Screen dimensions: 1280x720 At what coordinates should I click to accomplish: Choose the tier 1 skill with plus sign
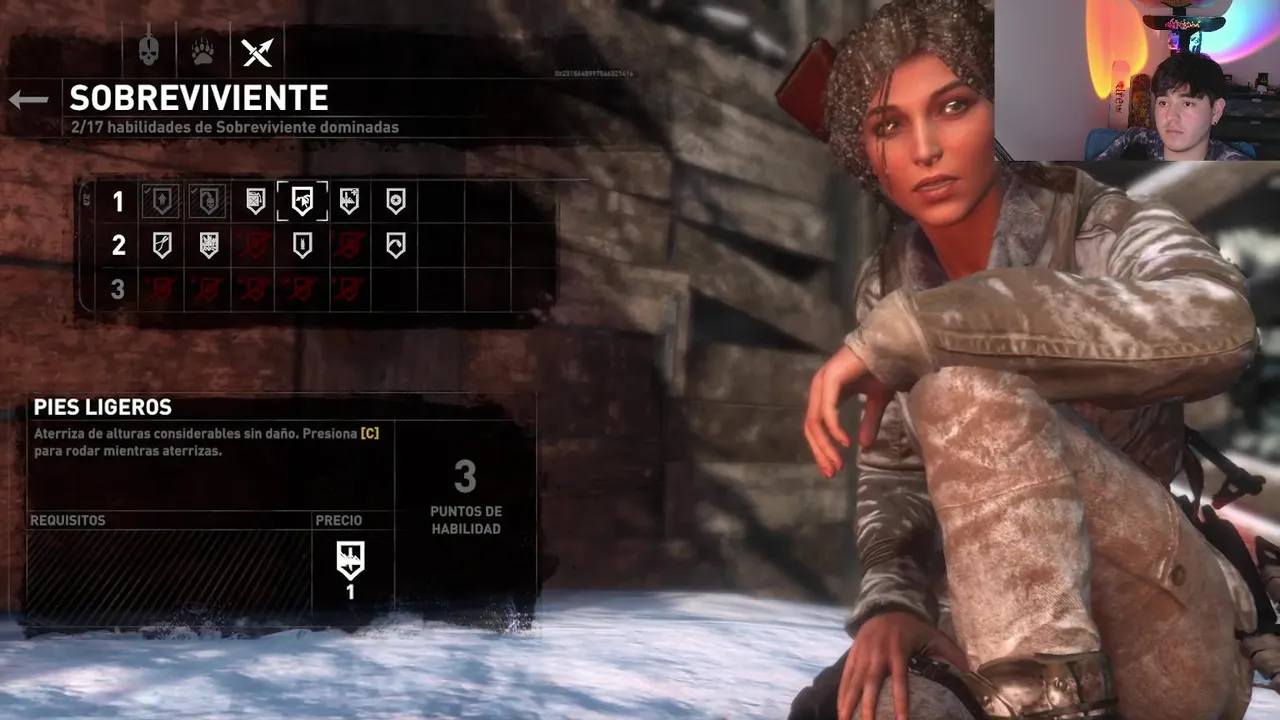click(349, 201)
